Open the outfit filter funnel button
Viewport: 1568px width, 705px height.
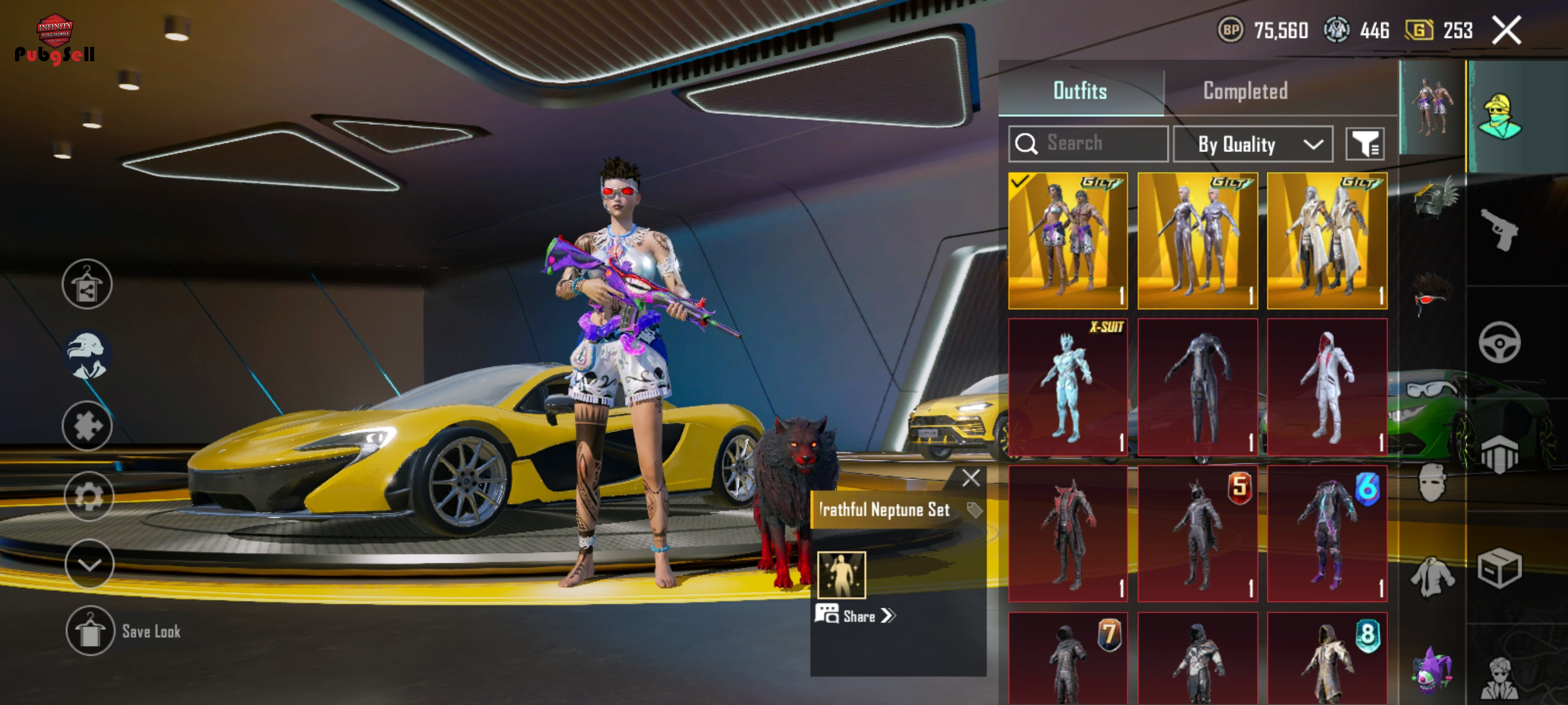tap(1364, 144)
